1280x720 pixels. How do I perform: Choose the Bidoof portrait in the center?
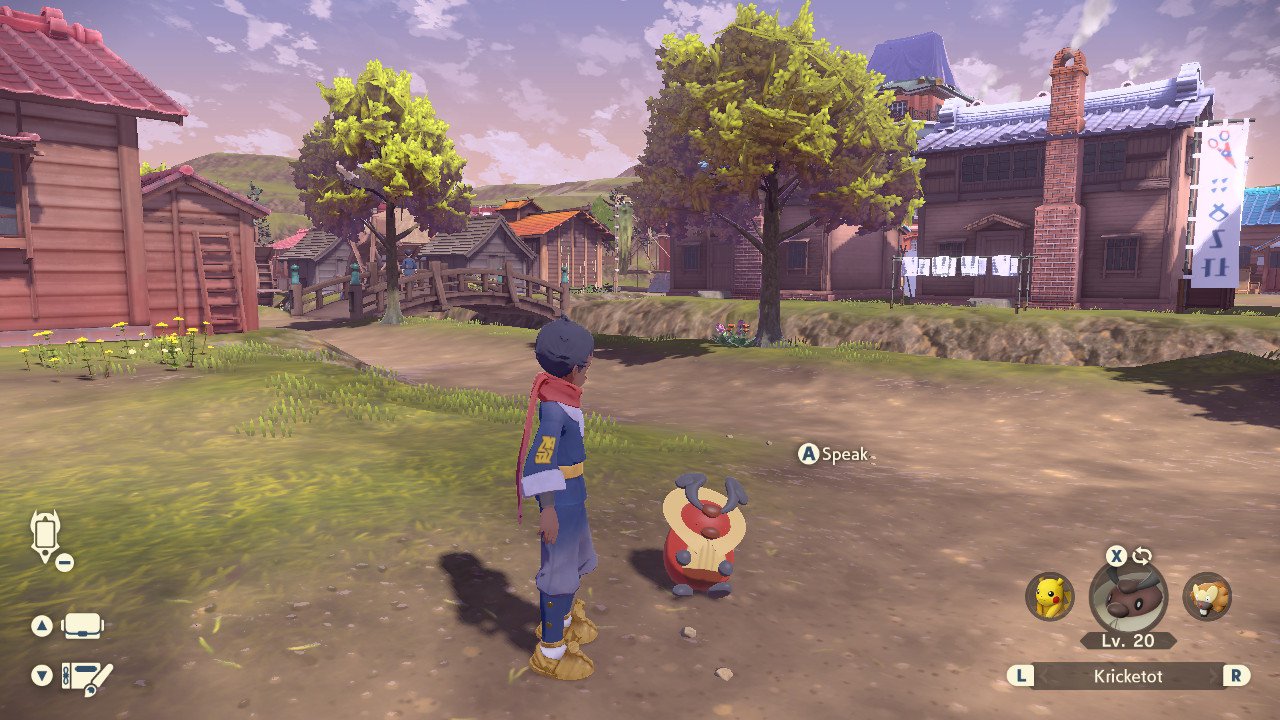coord(1128,596)
